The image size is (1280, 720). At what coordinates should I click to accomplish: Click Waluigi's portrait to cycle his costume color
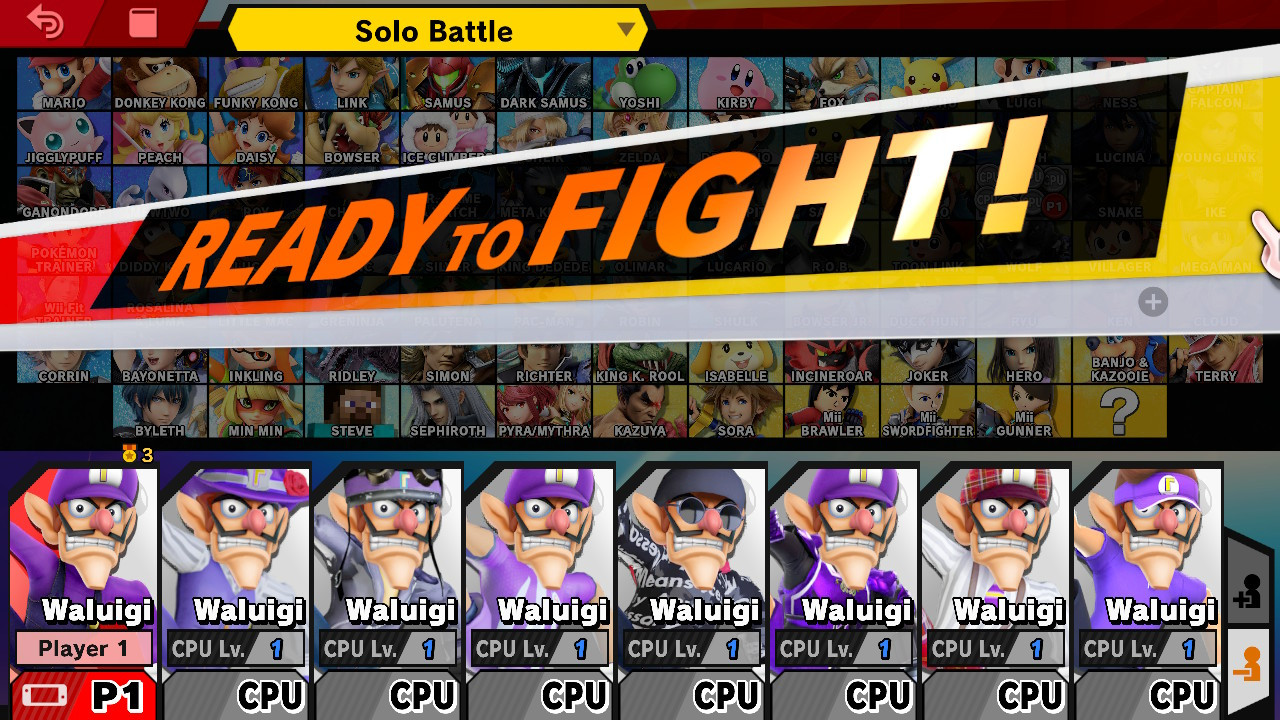(x=83, y=540)
